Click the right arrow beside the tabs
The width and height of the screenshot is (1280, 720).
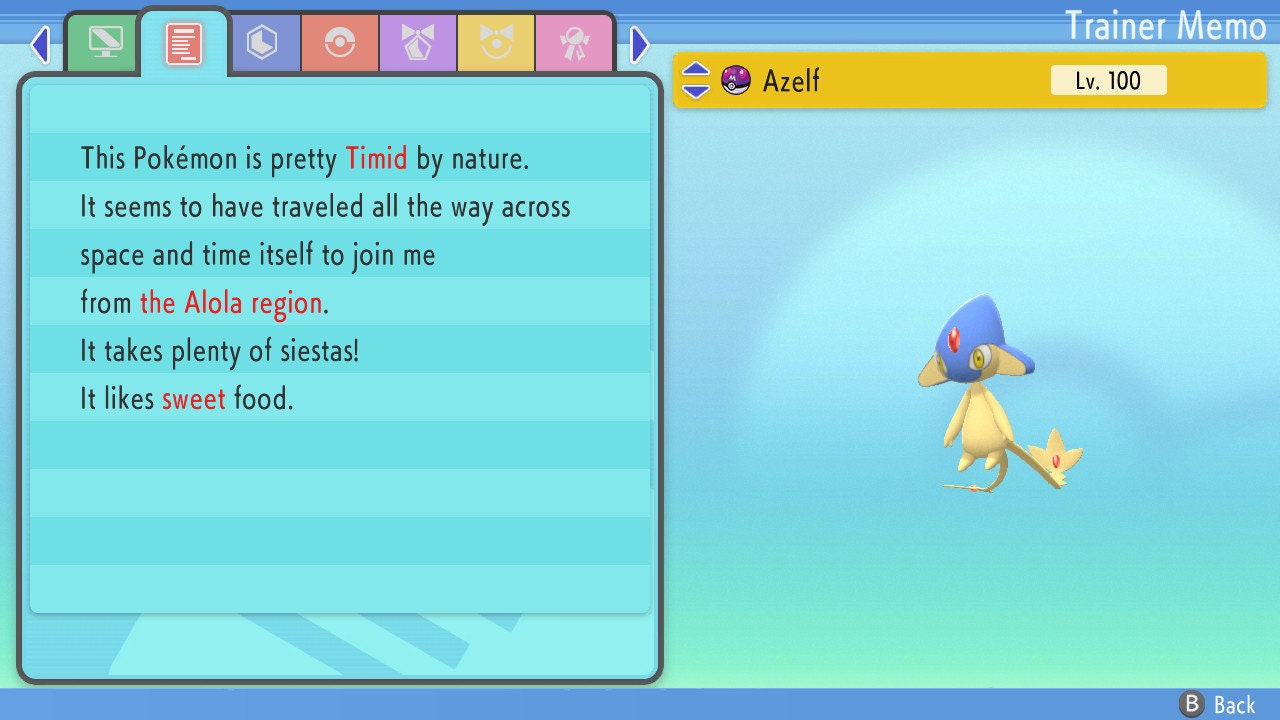(x=640, y=44)
